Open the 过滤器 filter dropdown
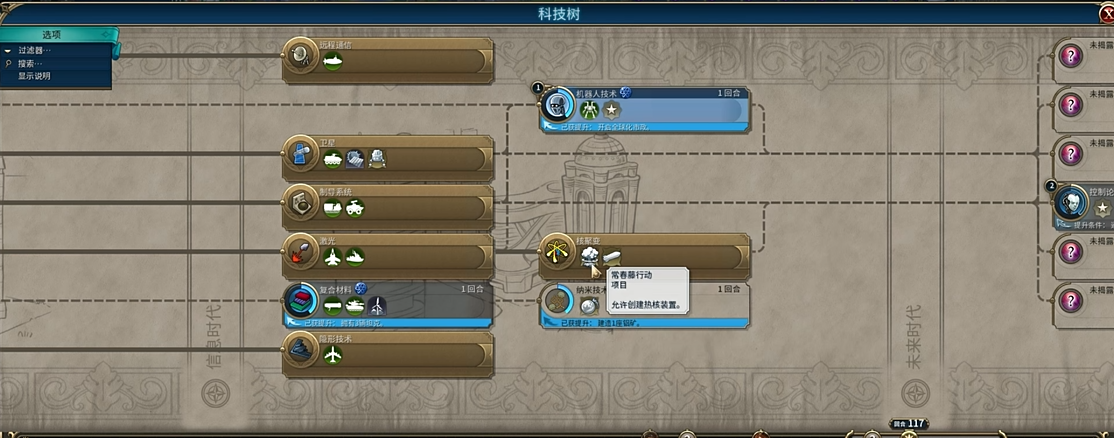Viewport: 1114px width, 438px height. 35,50
